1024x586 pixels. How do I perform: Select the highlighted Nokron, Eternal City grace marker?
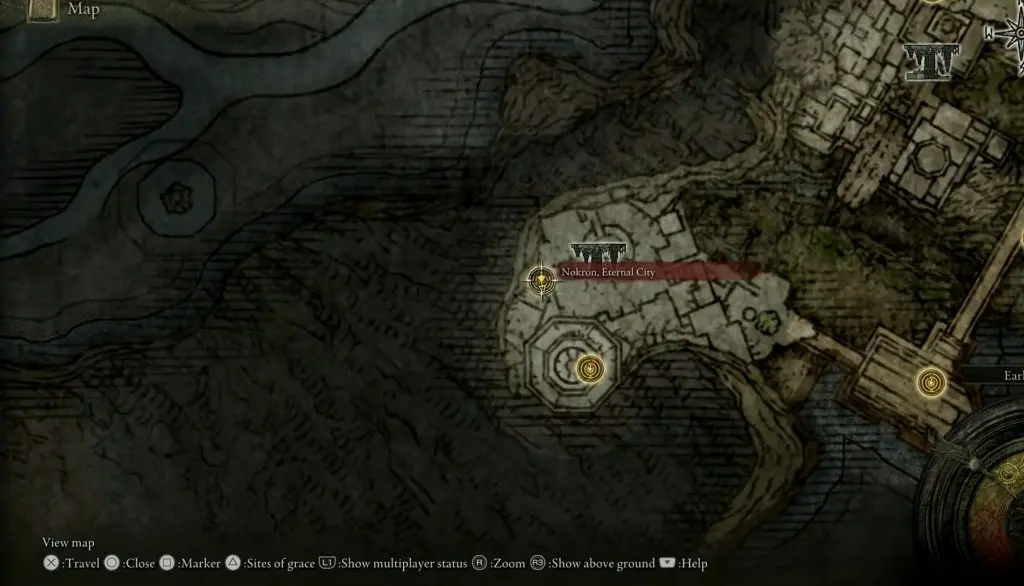click(541, 279)
